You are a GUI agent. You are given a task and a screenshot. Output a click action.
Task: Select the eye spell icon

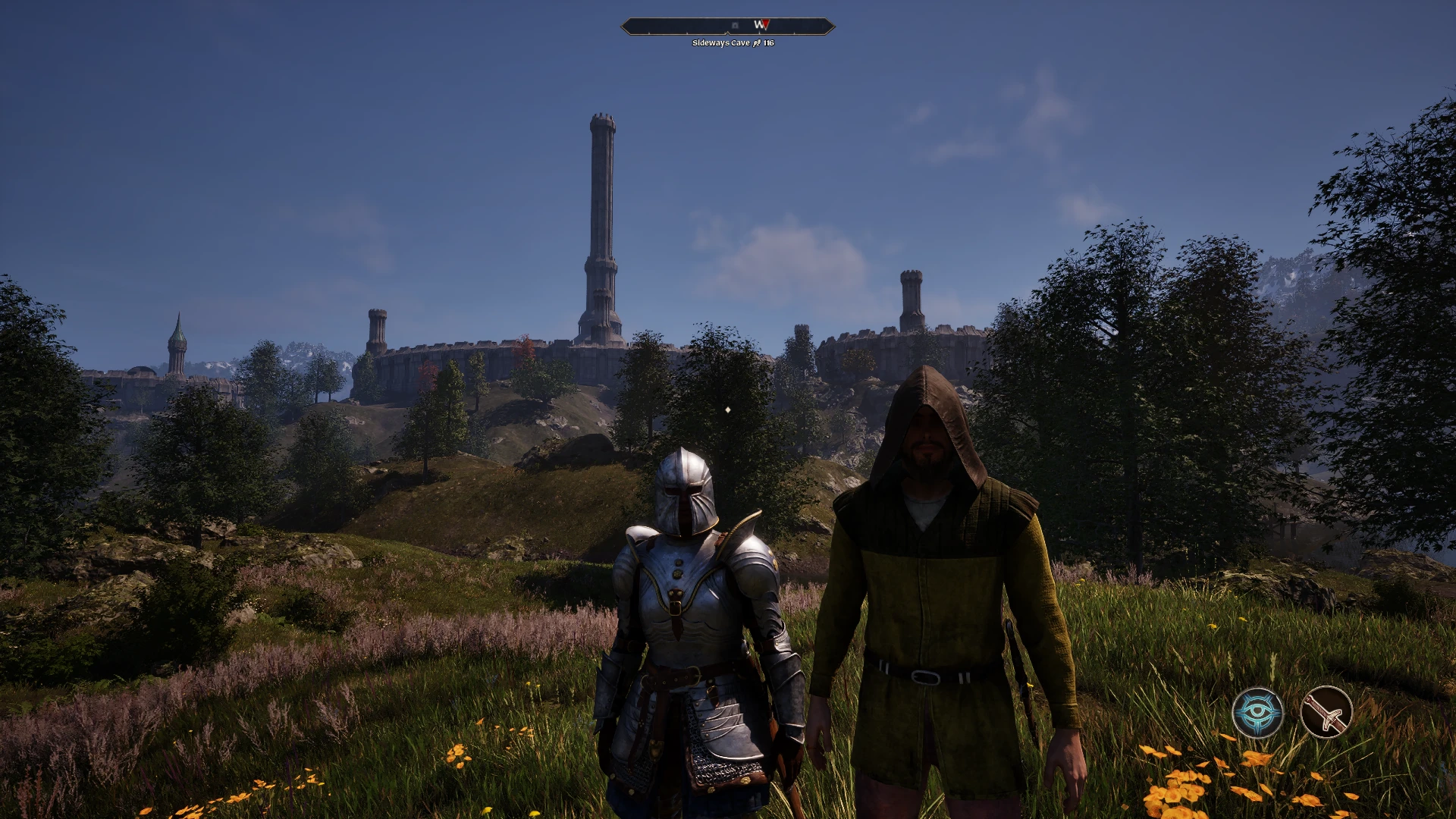tap(1257, 713)
